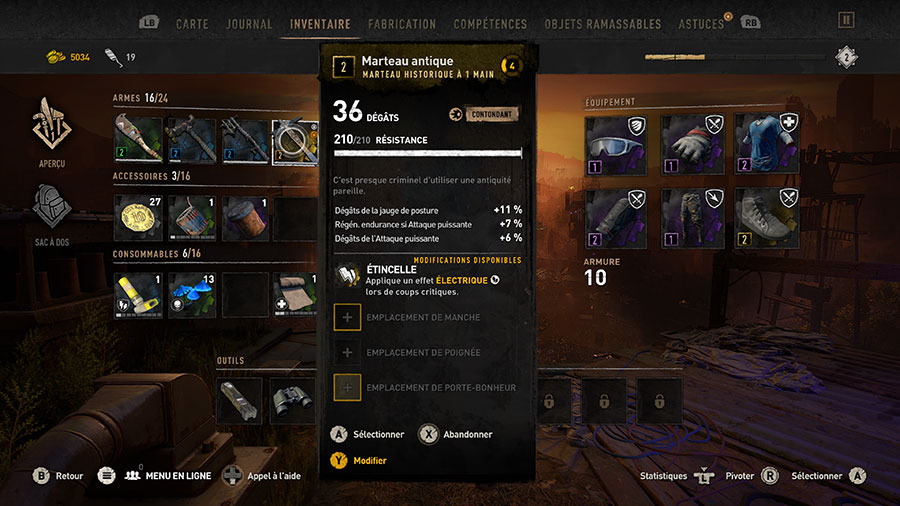Open the Journal tab

click(x=249, y=23)
